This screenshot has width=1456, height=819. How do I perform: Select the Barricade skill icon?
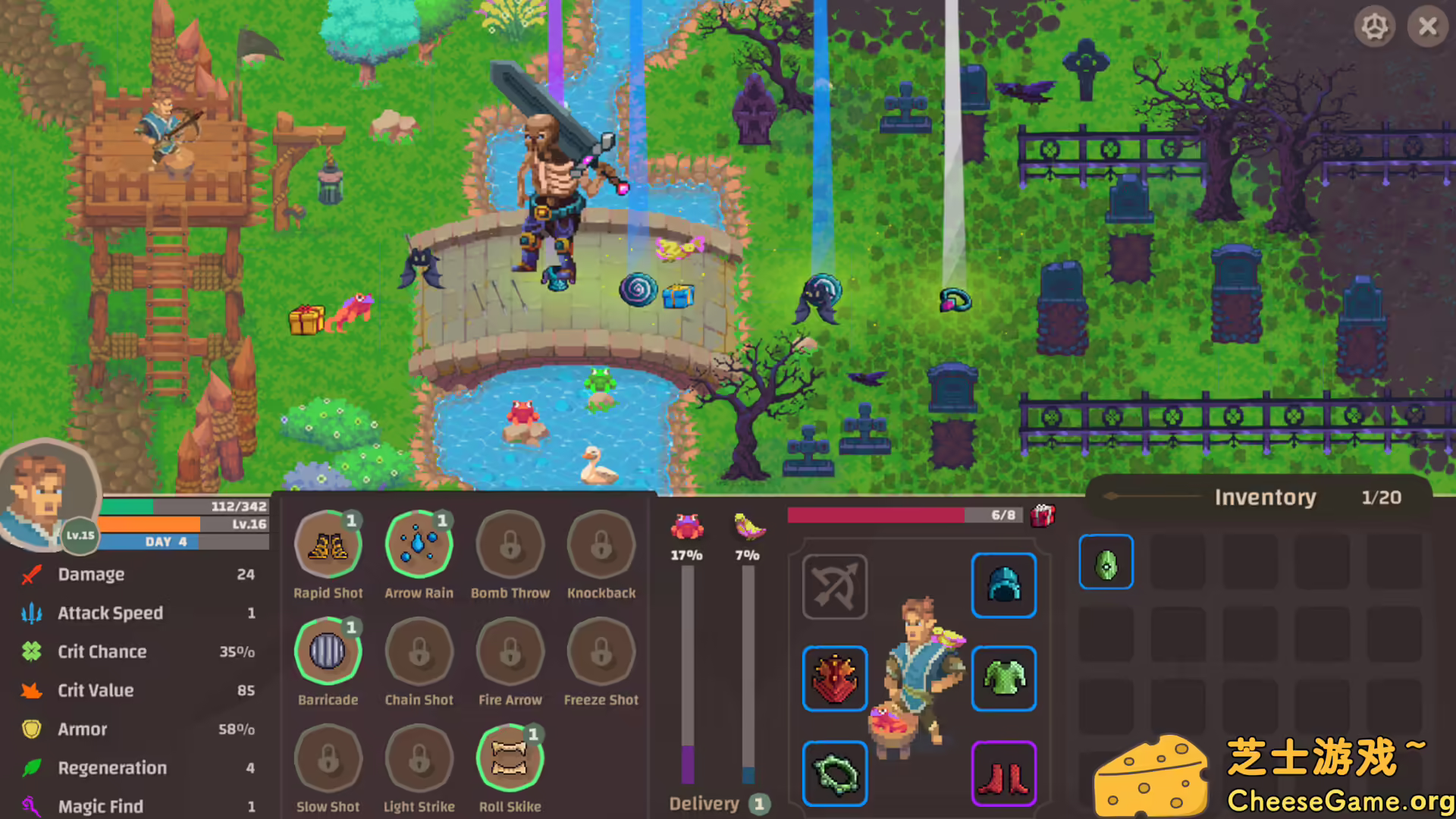click(328, 651)
